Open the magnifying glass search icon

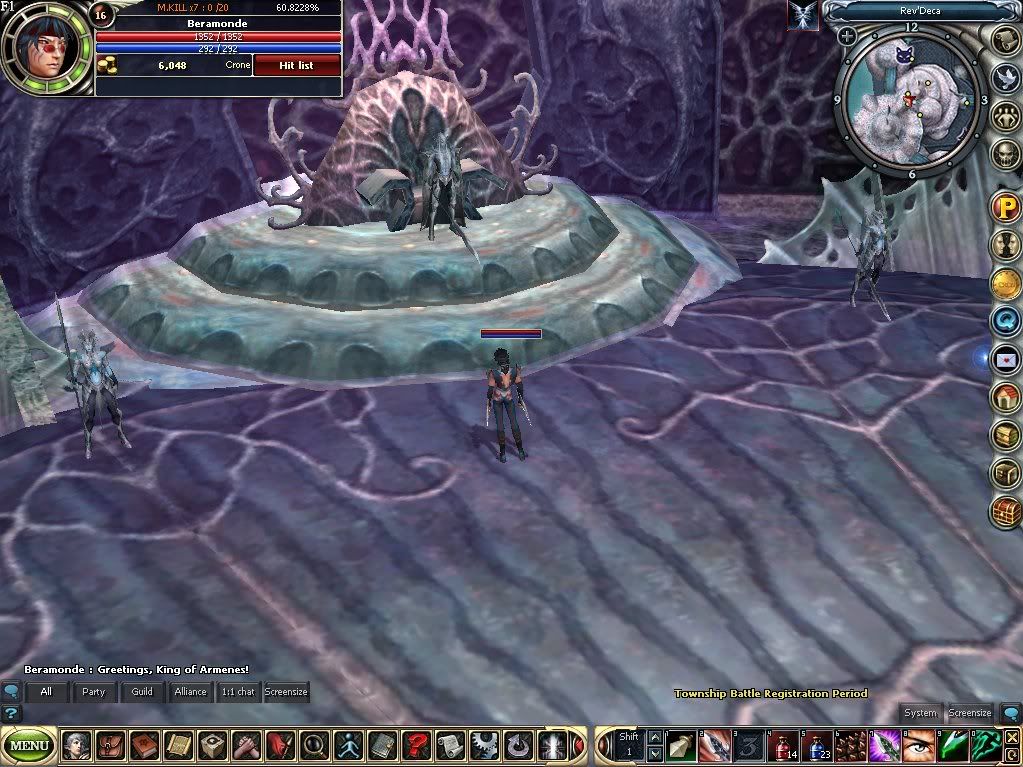[314, 745]
